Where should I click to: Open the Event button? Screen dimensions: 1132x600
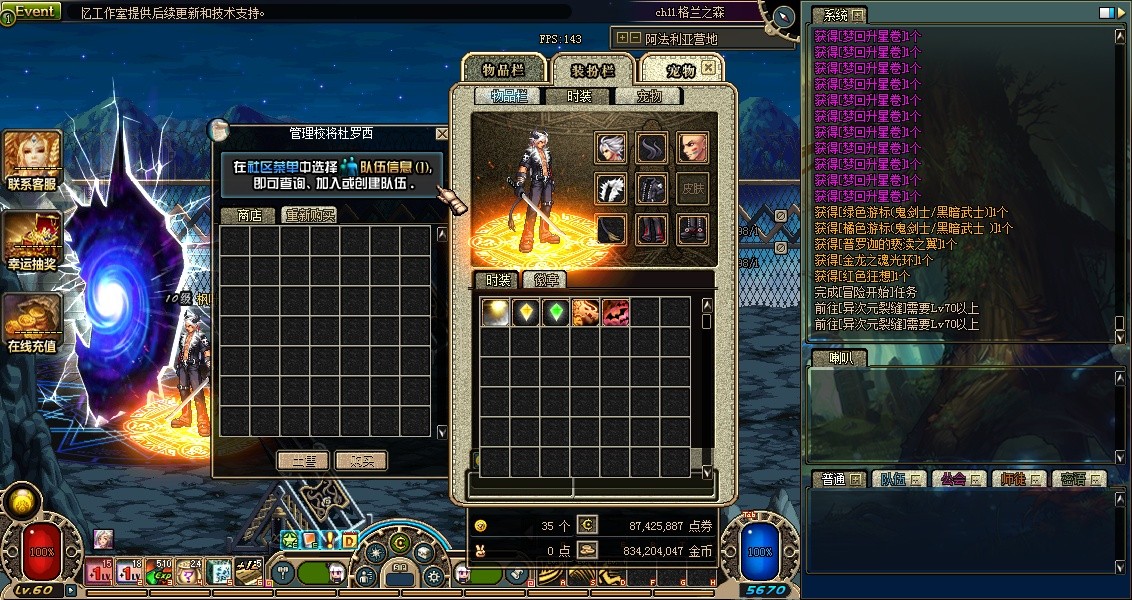coord(34,11)
